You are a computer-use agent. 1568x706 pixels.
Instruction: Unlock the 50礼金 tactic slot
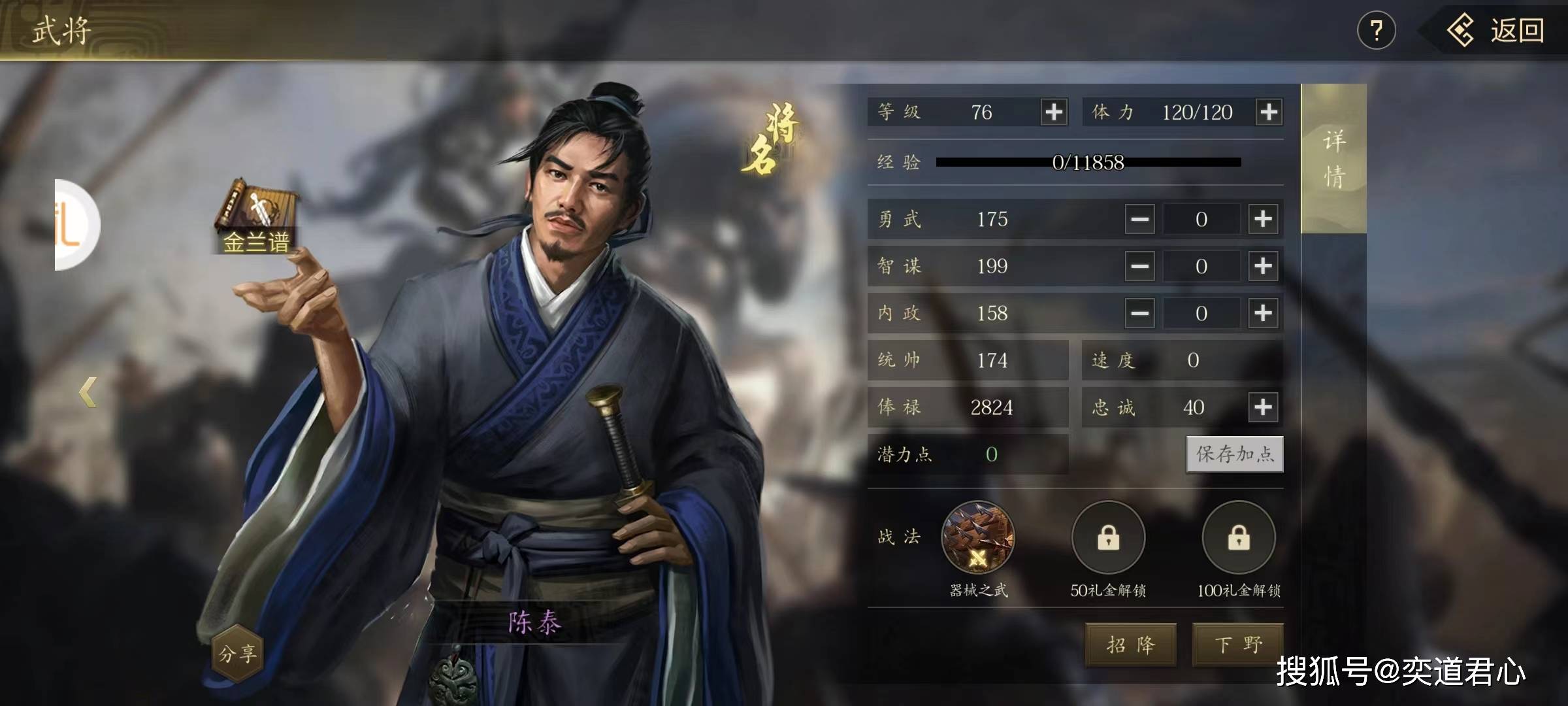coord(1108,538)
